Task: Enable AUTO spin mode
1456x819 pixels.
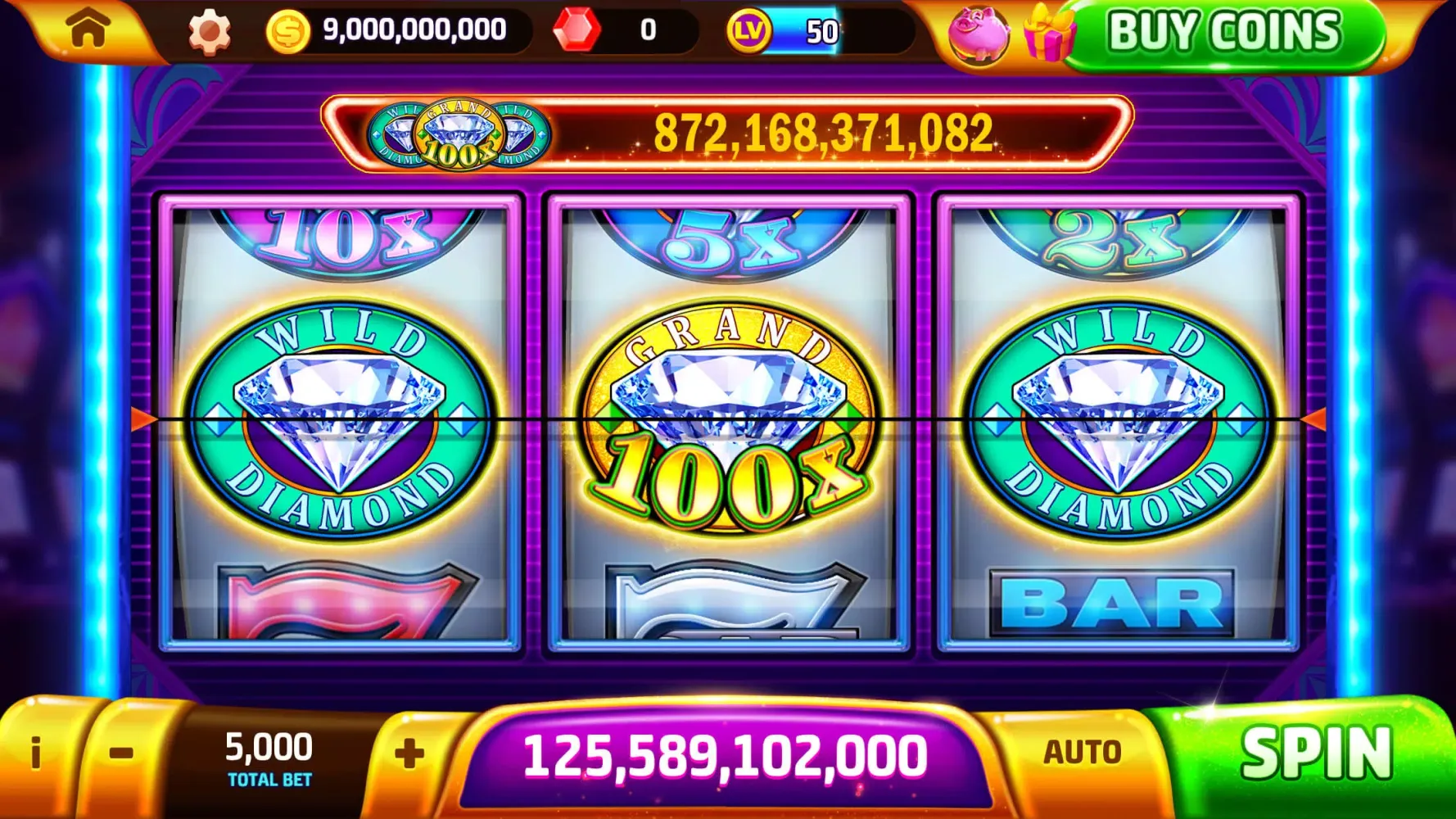Action: point(1083,749)
